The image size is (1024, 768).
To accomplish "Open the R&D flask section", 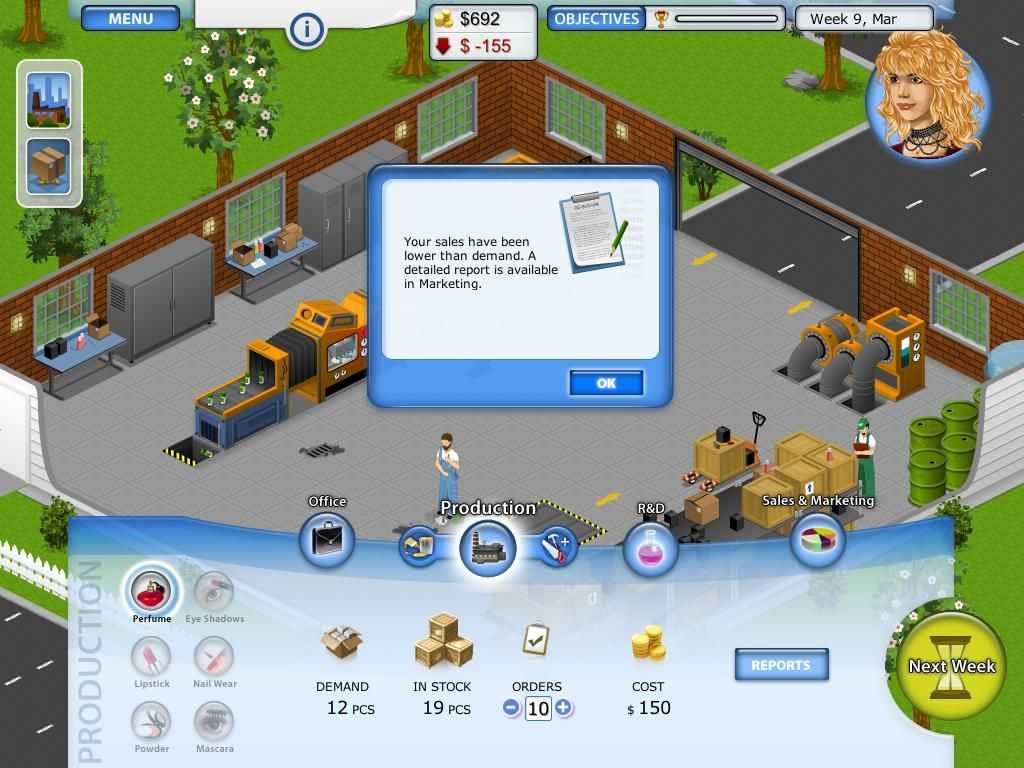I will click(x=650, y=548).
